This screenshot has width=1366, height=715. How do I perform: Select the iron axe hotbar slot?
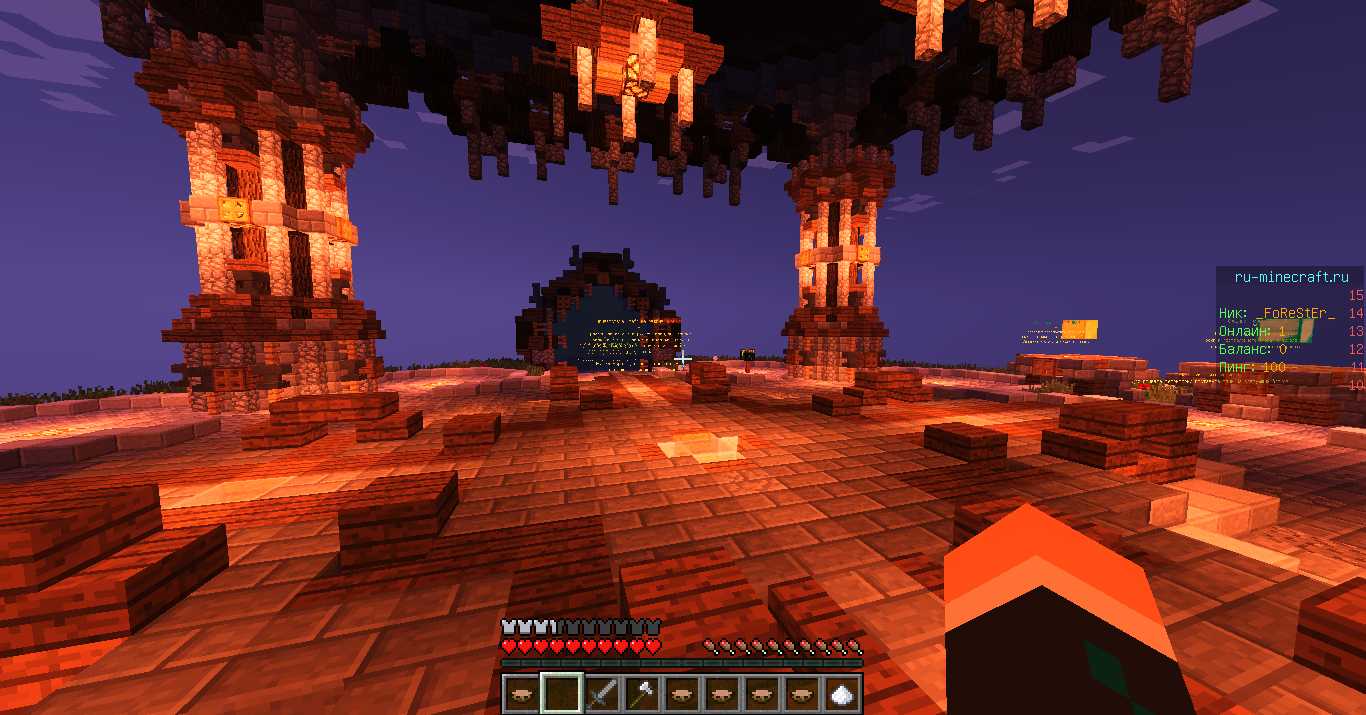coord(640,692)
